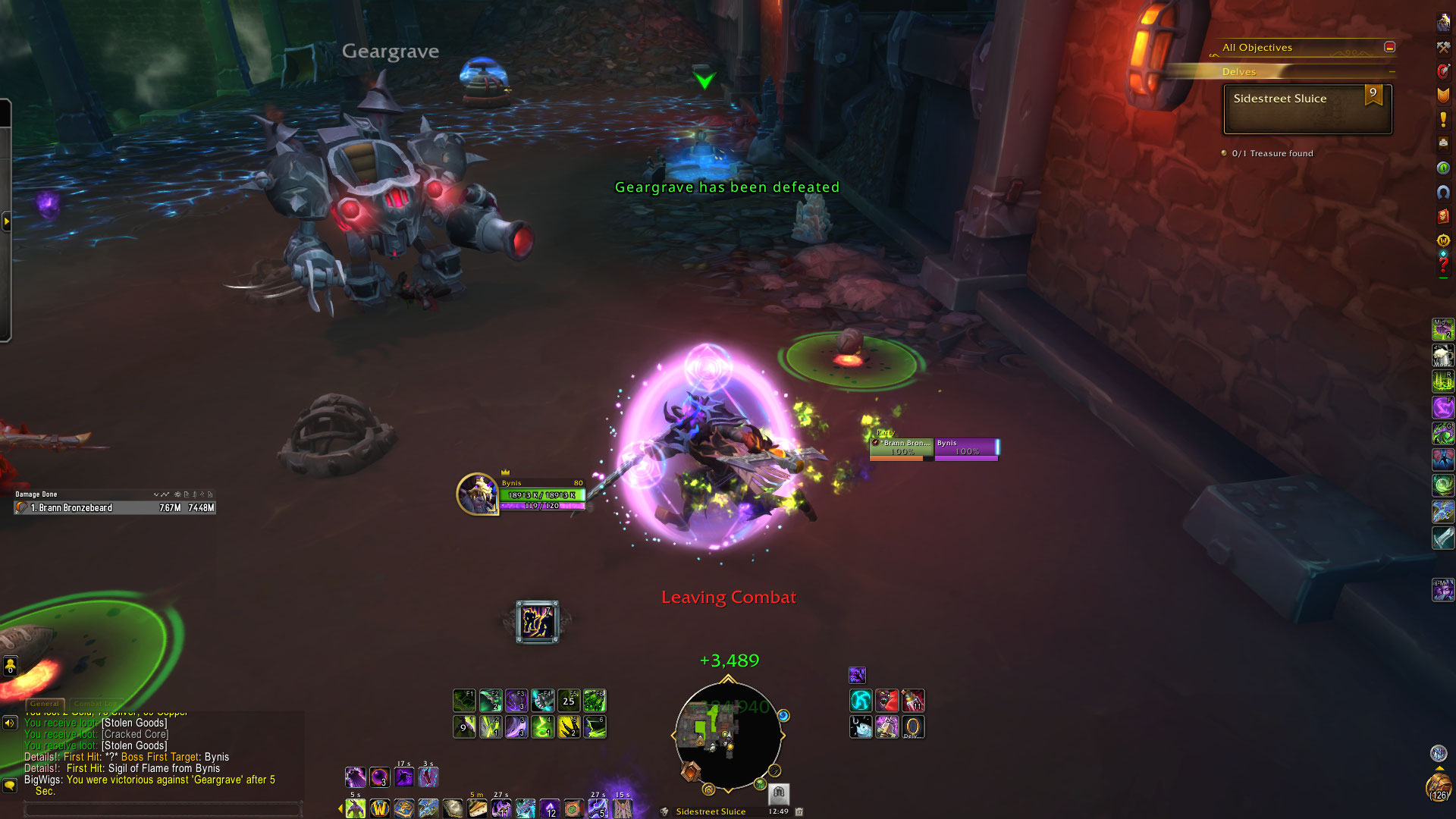
Task: Click the Cracked Core loot link
Action: click(135, 735)
